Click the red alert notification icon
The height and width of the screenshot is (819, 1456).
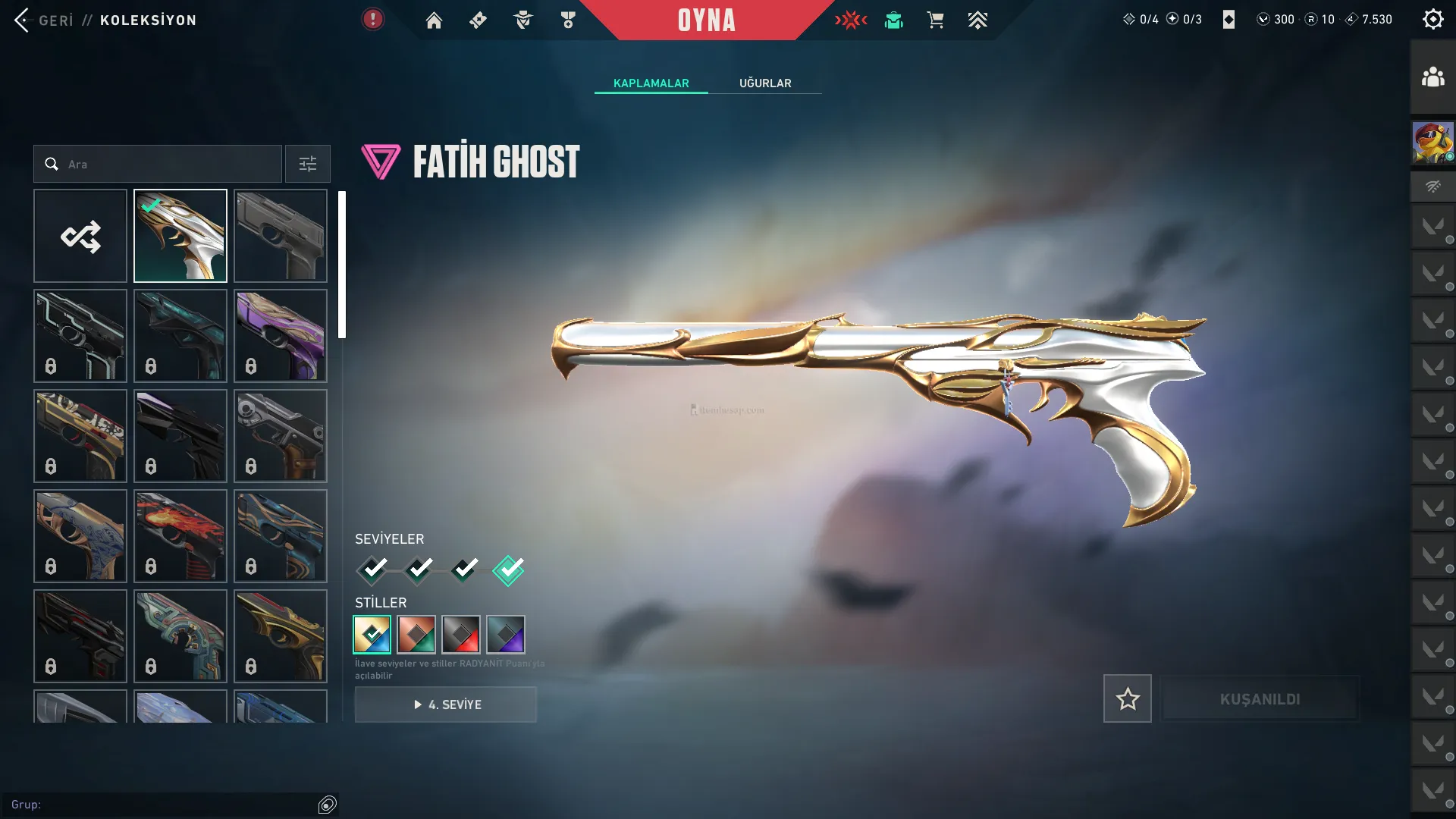pos(372,19)
